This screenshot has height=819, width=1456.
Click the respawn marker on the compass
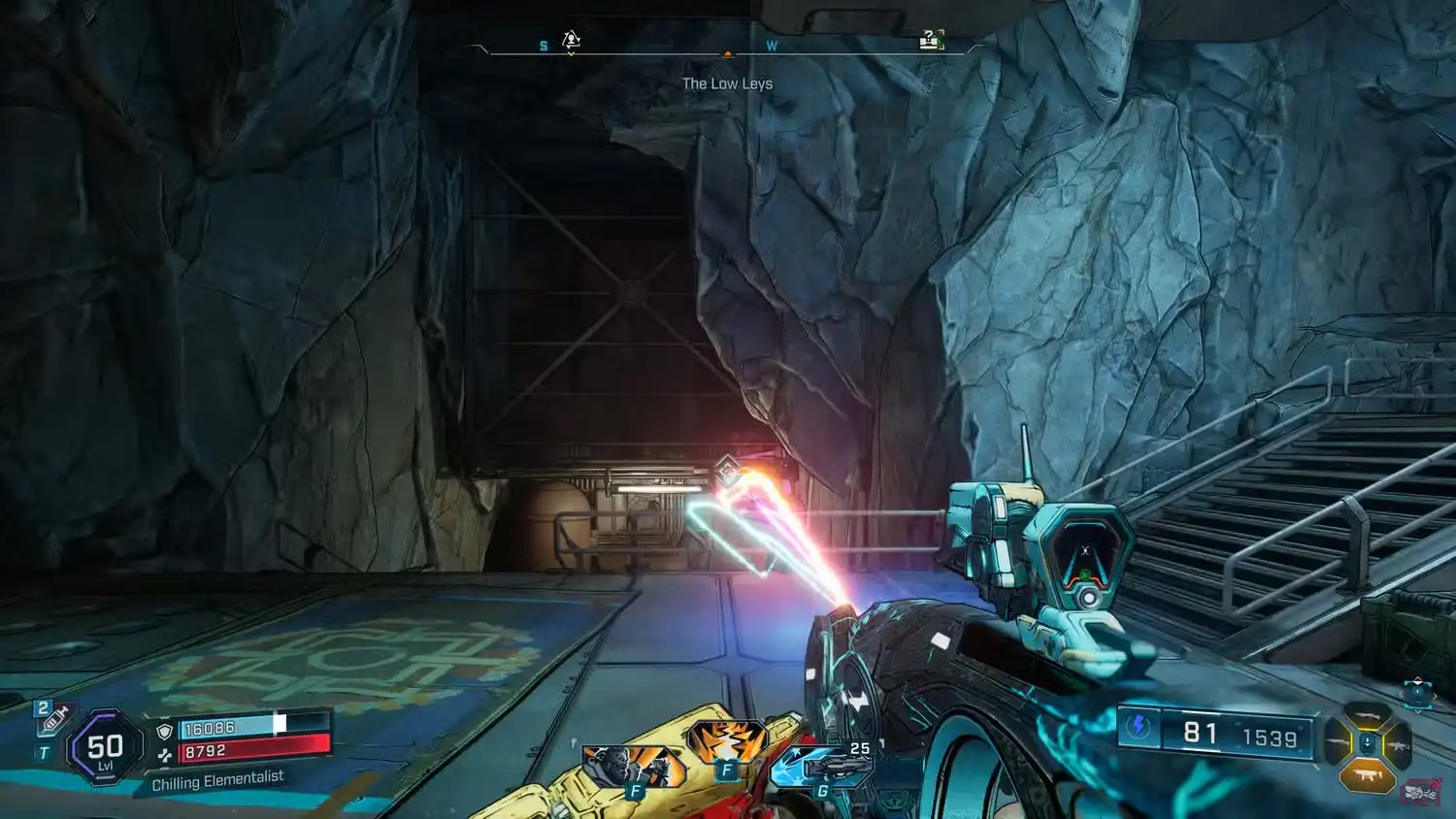pyautogui.click(x=571, y=40)
